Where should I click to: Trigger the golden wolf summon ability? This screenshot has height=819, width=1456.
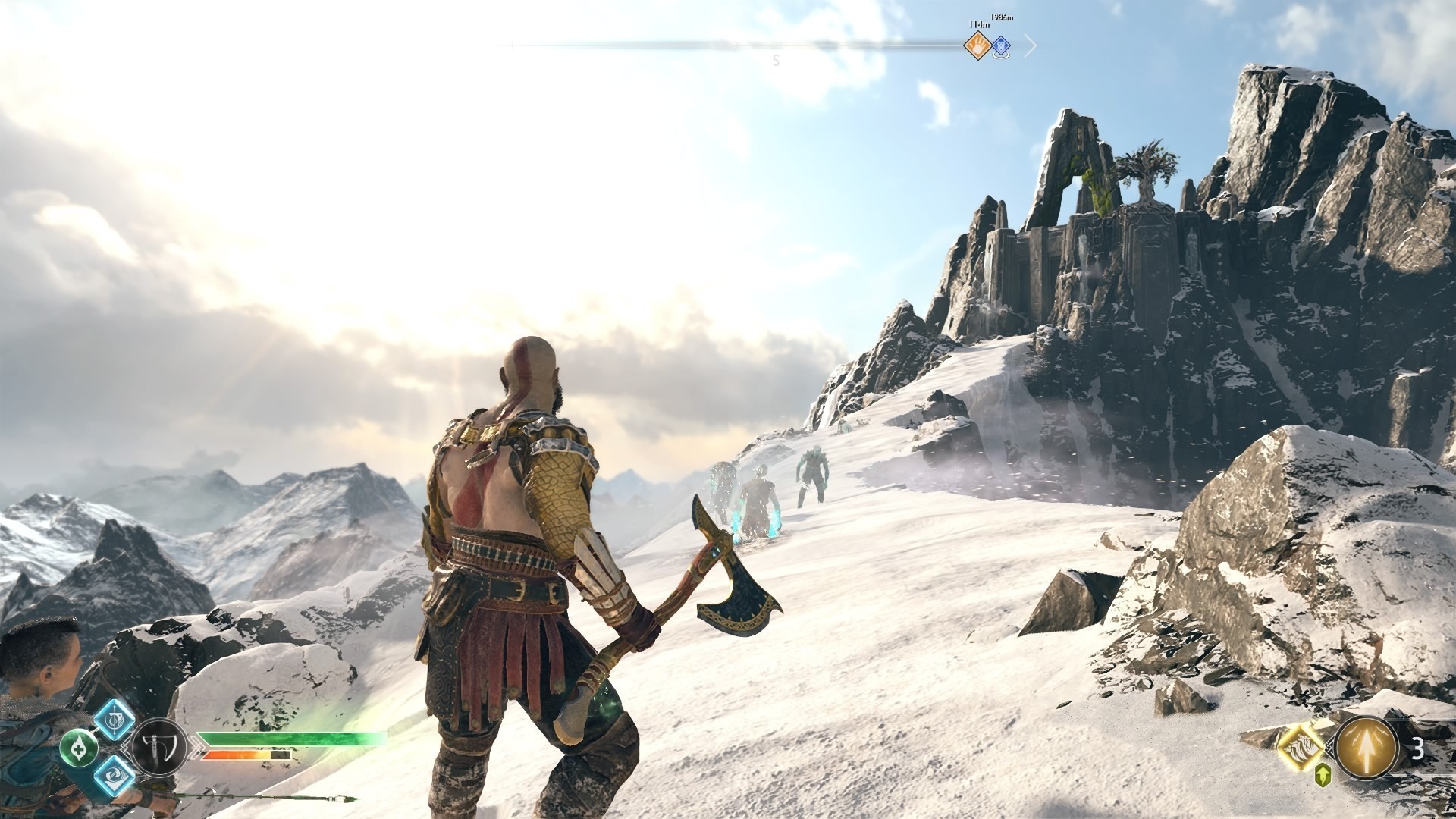coord(1301,748)
